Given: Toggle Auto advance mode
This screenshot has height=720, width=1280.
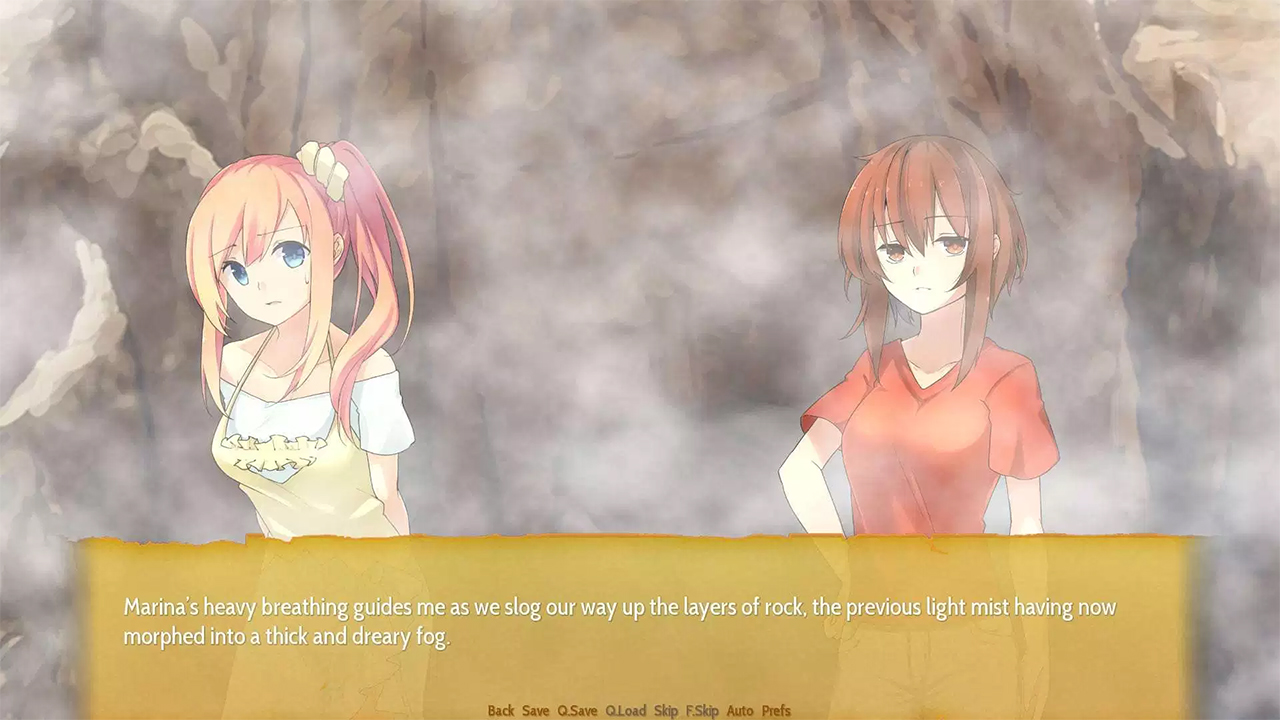Looking at the screenshot, I should click(740, 711).
